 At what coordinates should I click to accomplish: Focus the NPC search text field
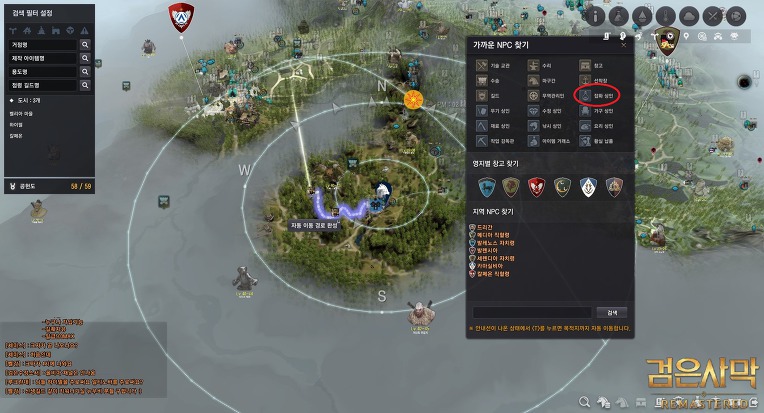click(x=533, y=311)
